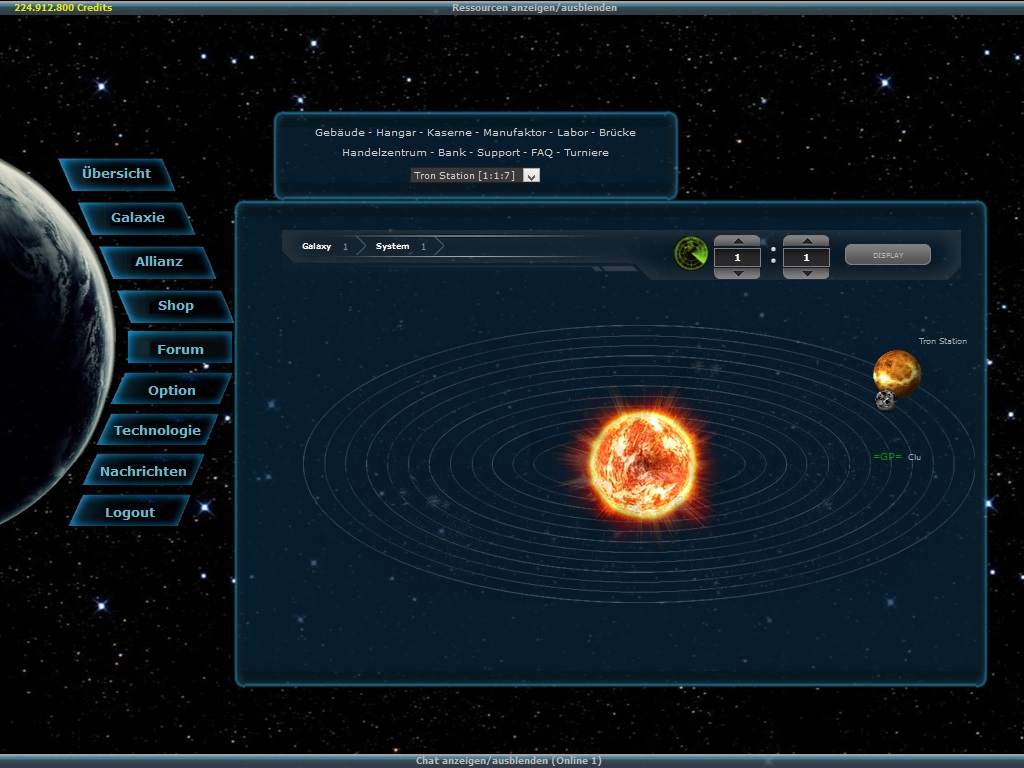Show the Turniere page

coord(586,153)
